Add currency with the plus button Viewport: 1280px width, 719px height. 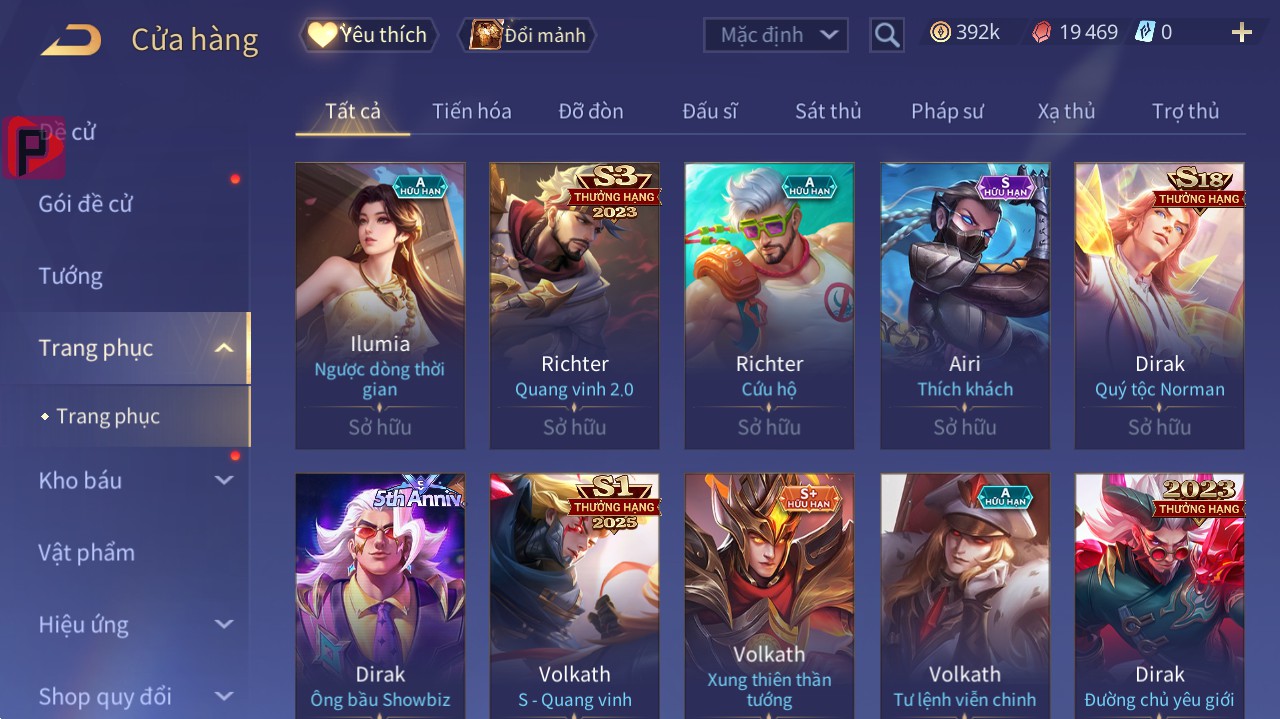tap(1241, 33)
